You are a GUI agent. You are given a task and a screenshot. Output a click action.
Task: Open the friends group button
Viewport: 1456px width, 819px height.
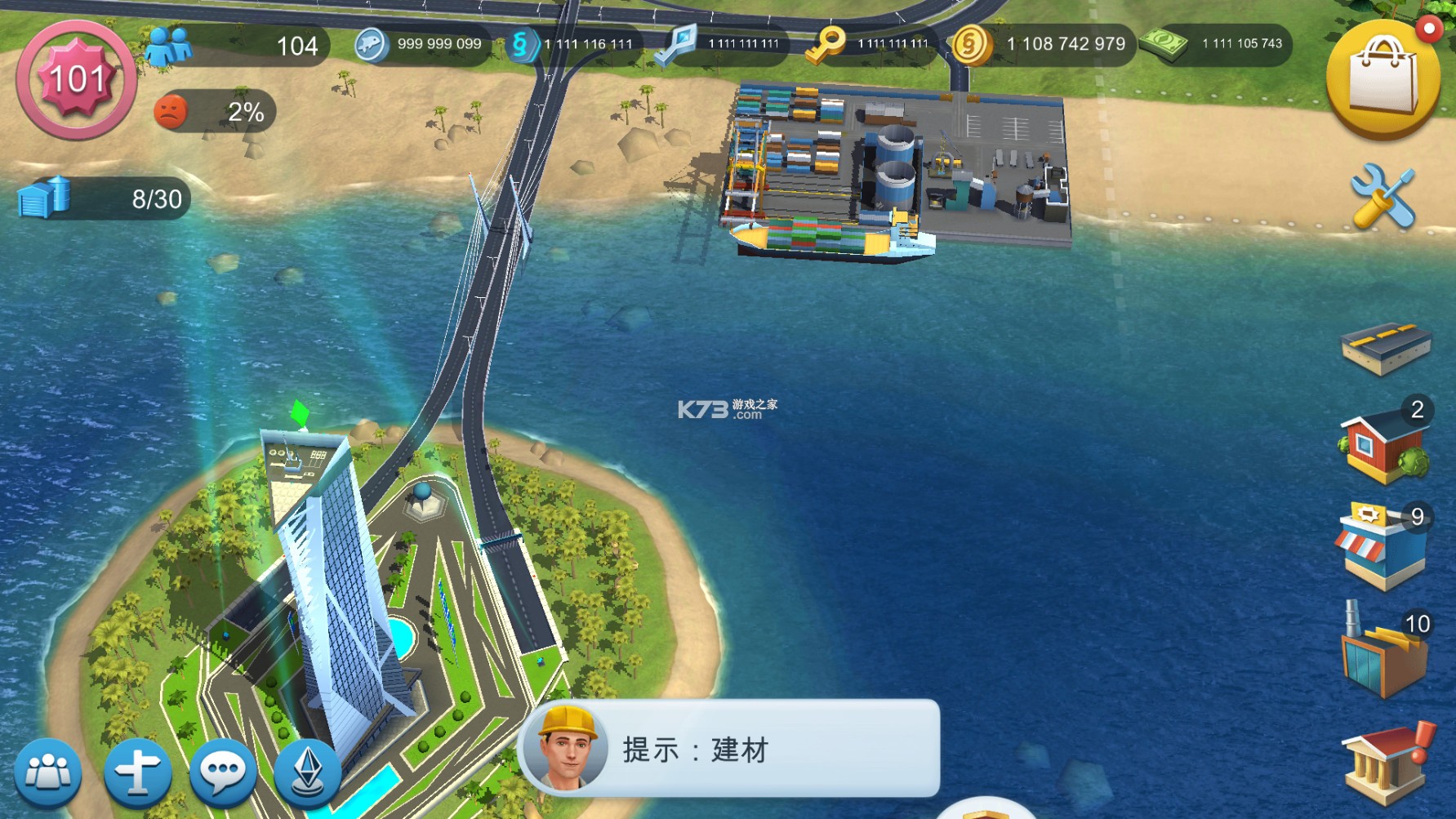pyautogui.click(x=48, y=772)
